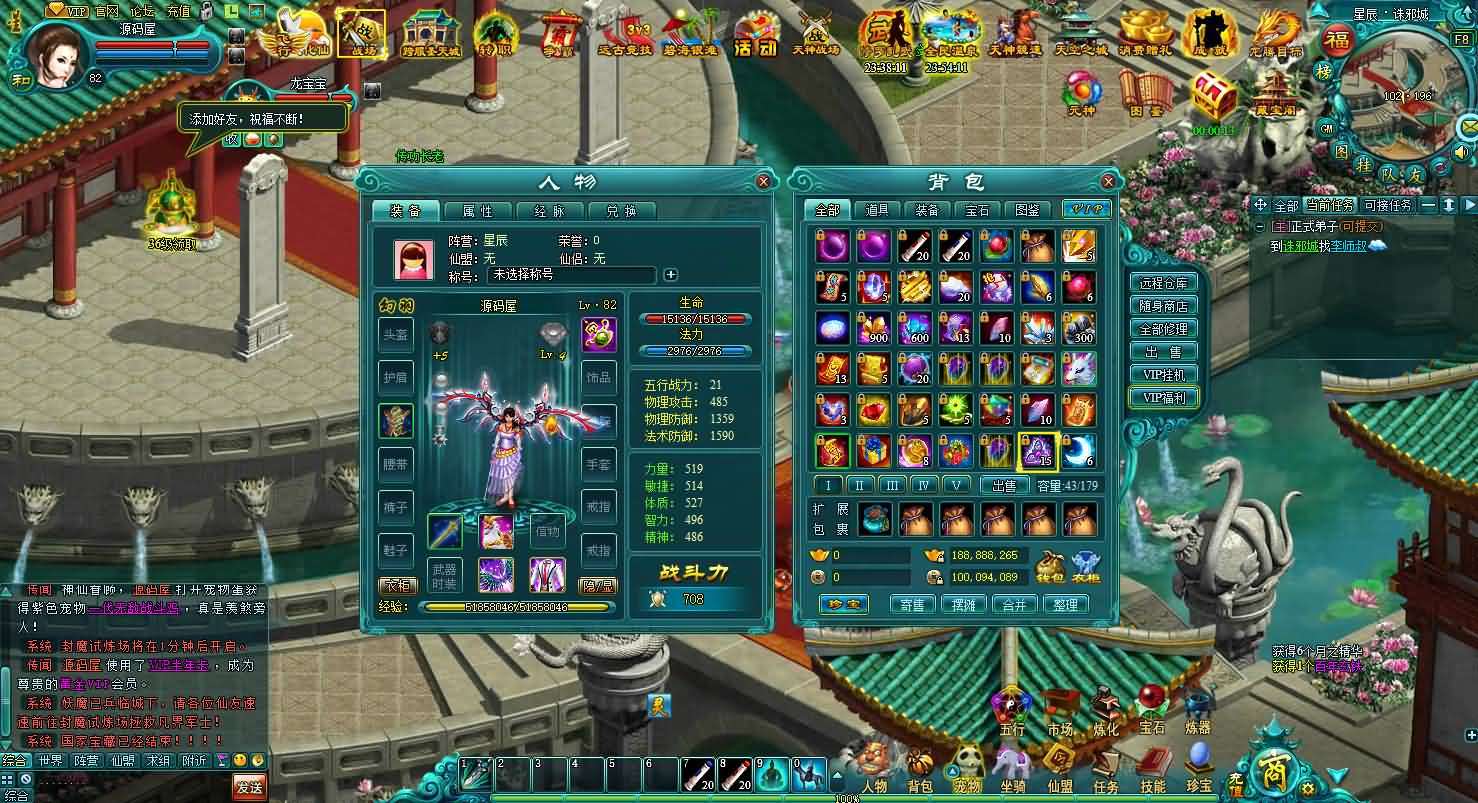
Task: Select the 仙盟 chat channel tab
Action: click(121, 761)
